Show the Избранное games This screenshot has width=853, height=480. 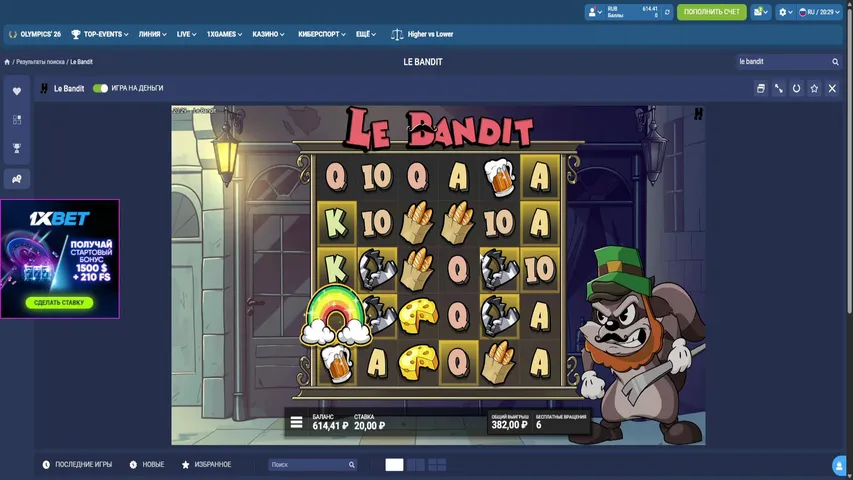pos(206,465)
